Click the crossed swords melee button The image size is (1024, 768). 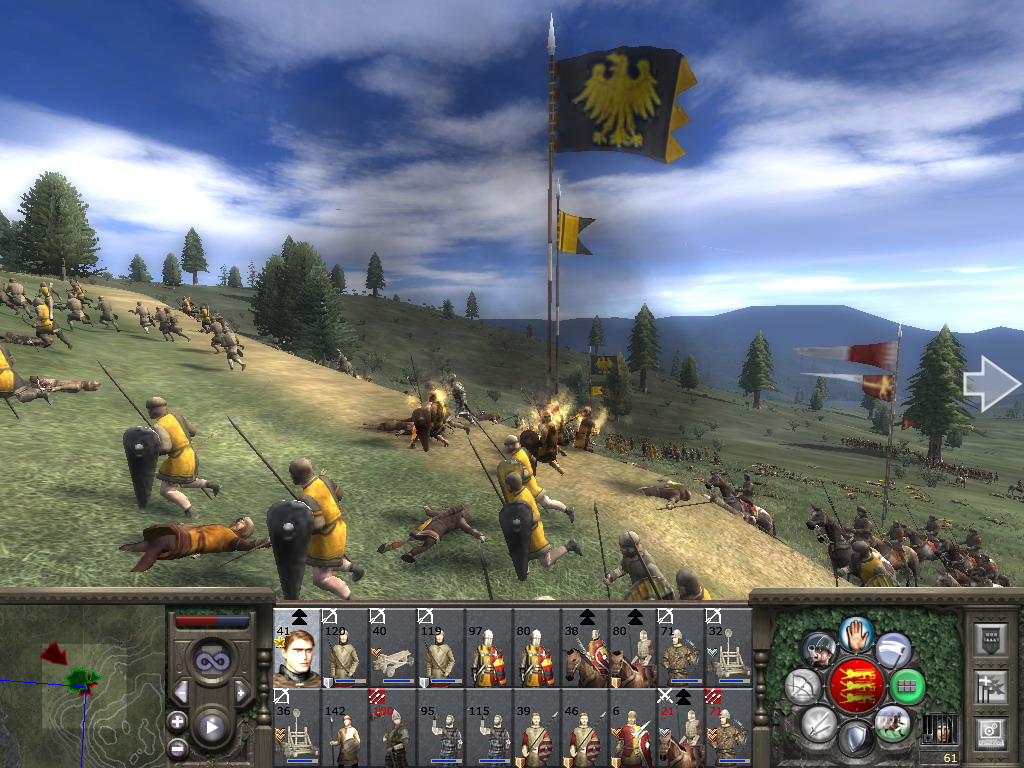(x=819, y=723)
